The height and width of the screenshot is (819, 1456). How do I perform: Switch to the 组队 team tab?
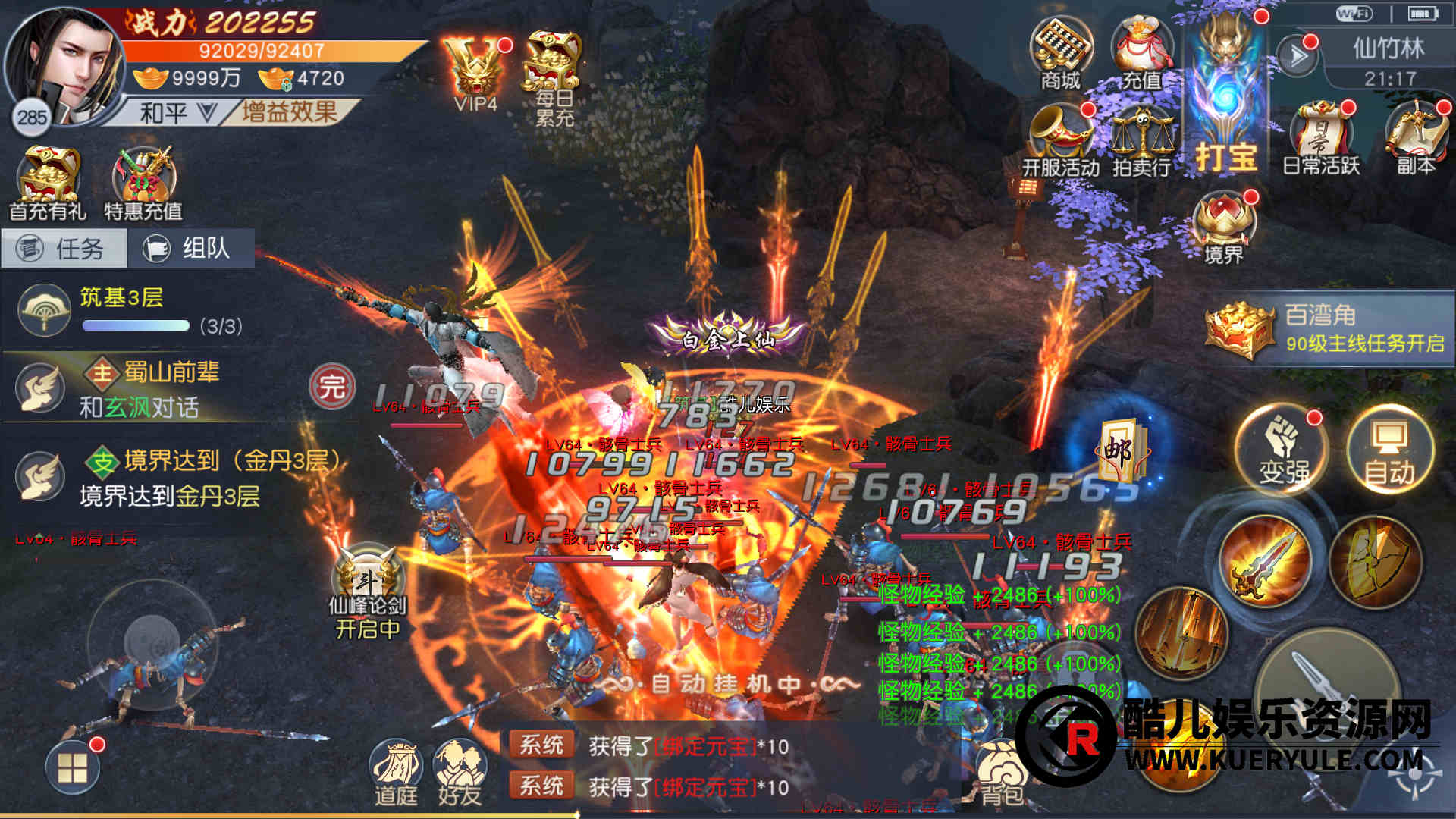pyautogui.click(x=191, y=249)
